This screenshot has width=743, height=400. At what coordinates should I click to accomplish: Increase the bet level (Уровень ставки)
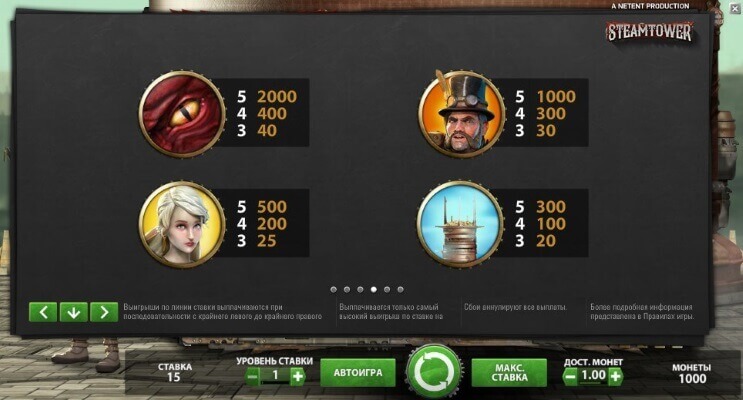point(297,376)
